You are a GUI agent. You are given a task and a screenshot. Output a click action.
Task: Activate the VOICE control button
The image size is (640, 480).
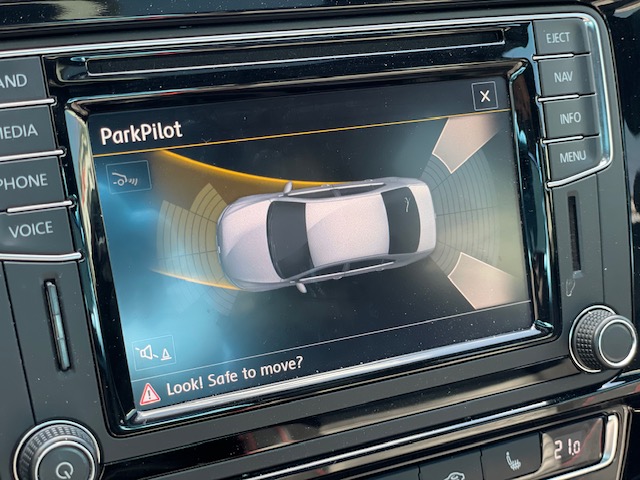(31, 230)
